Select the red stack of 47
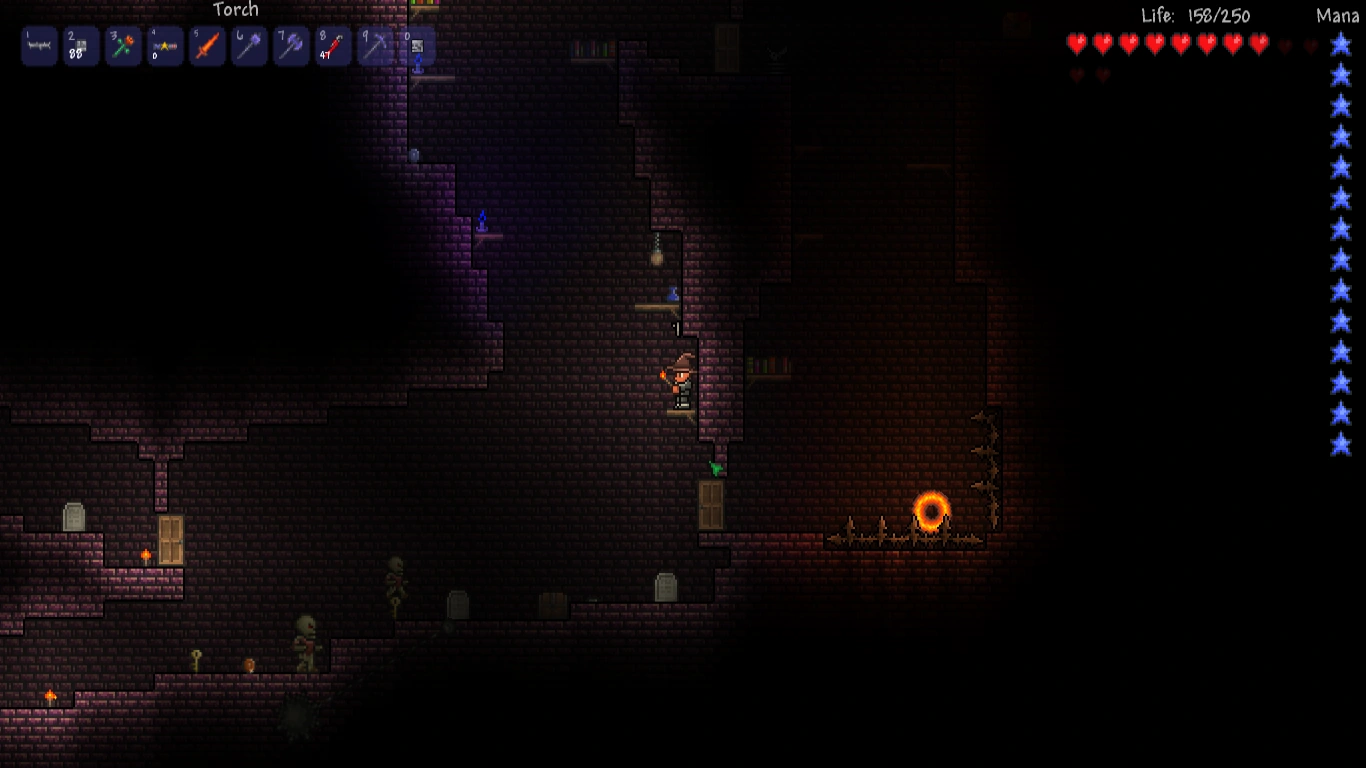1366x768 pixels. pyautogui.click(x=333, y=46)
